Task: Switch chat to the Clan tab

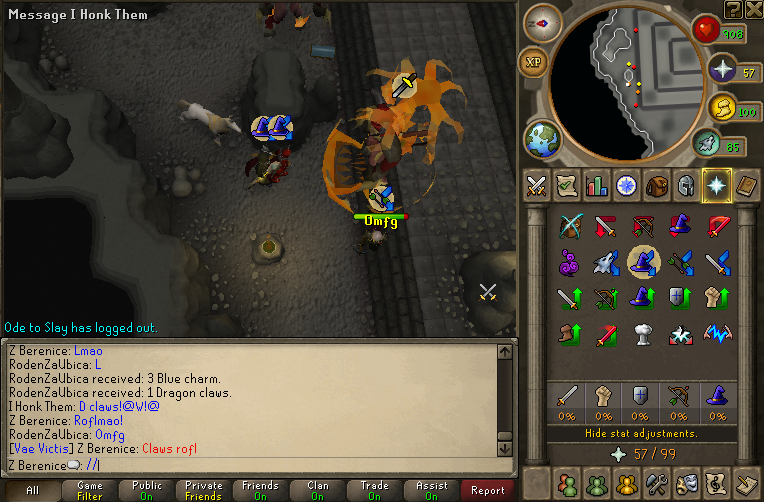Action: click(x=317, y=490)
